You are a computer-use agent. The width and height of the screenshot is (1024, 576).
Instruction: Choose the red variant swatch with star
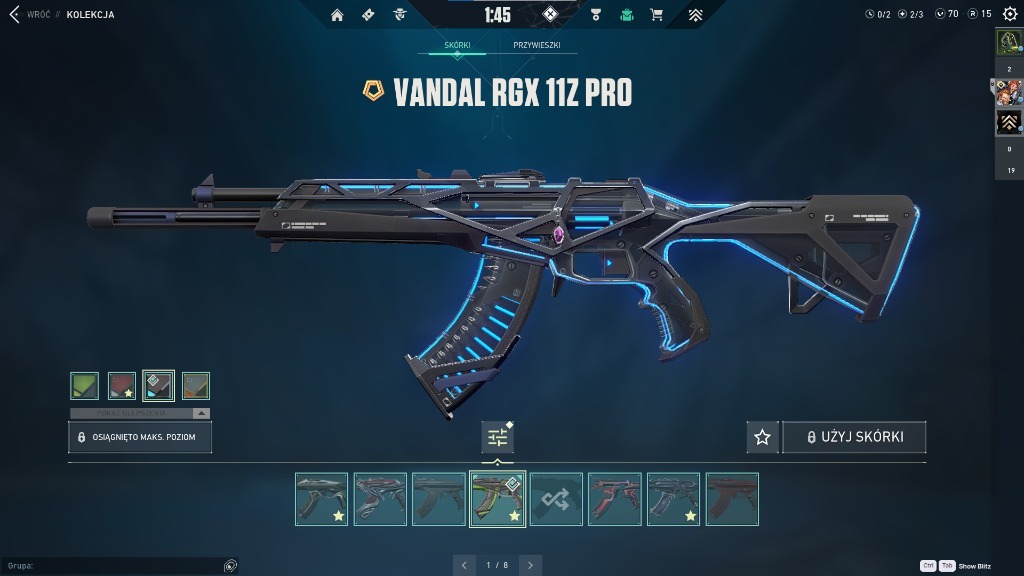122,386
